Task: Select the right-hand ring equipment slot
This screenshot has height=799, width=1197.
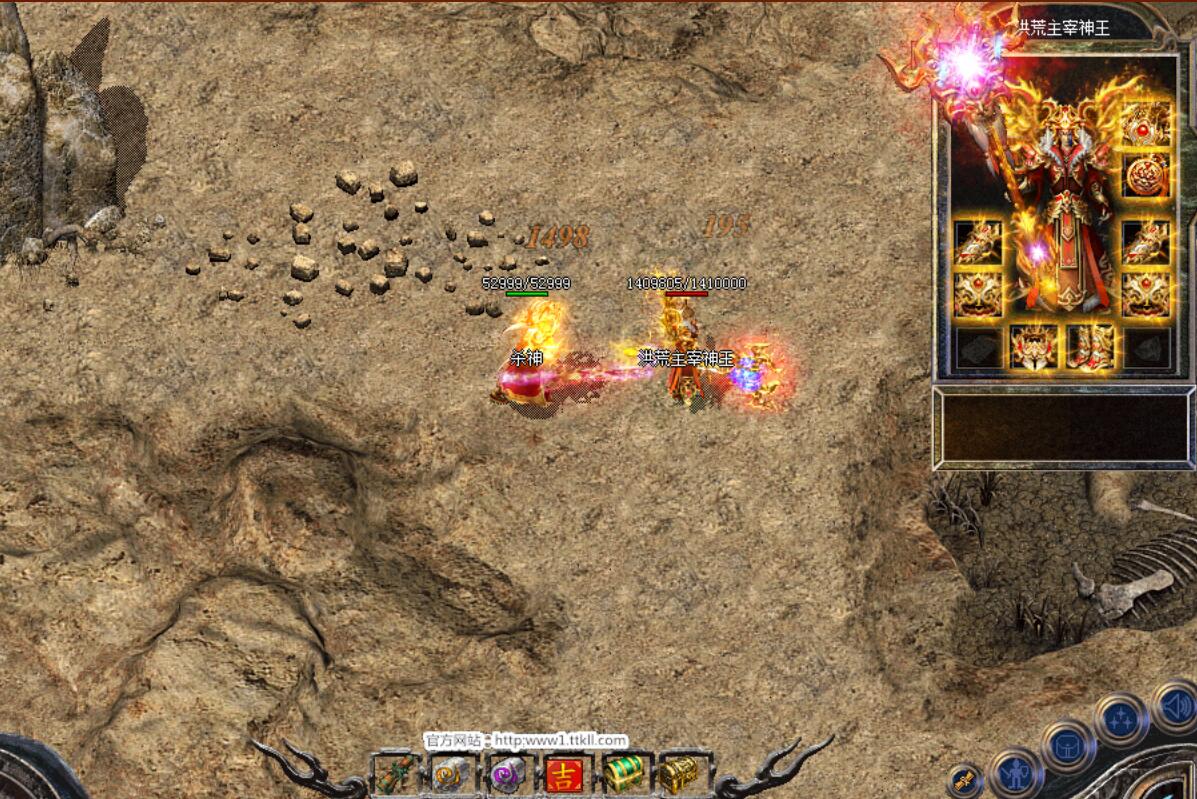Action: [x=1145, y=294]
